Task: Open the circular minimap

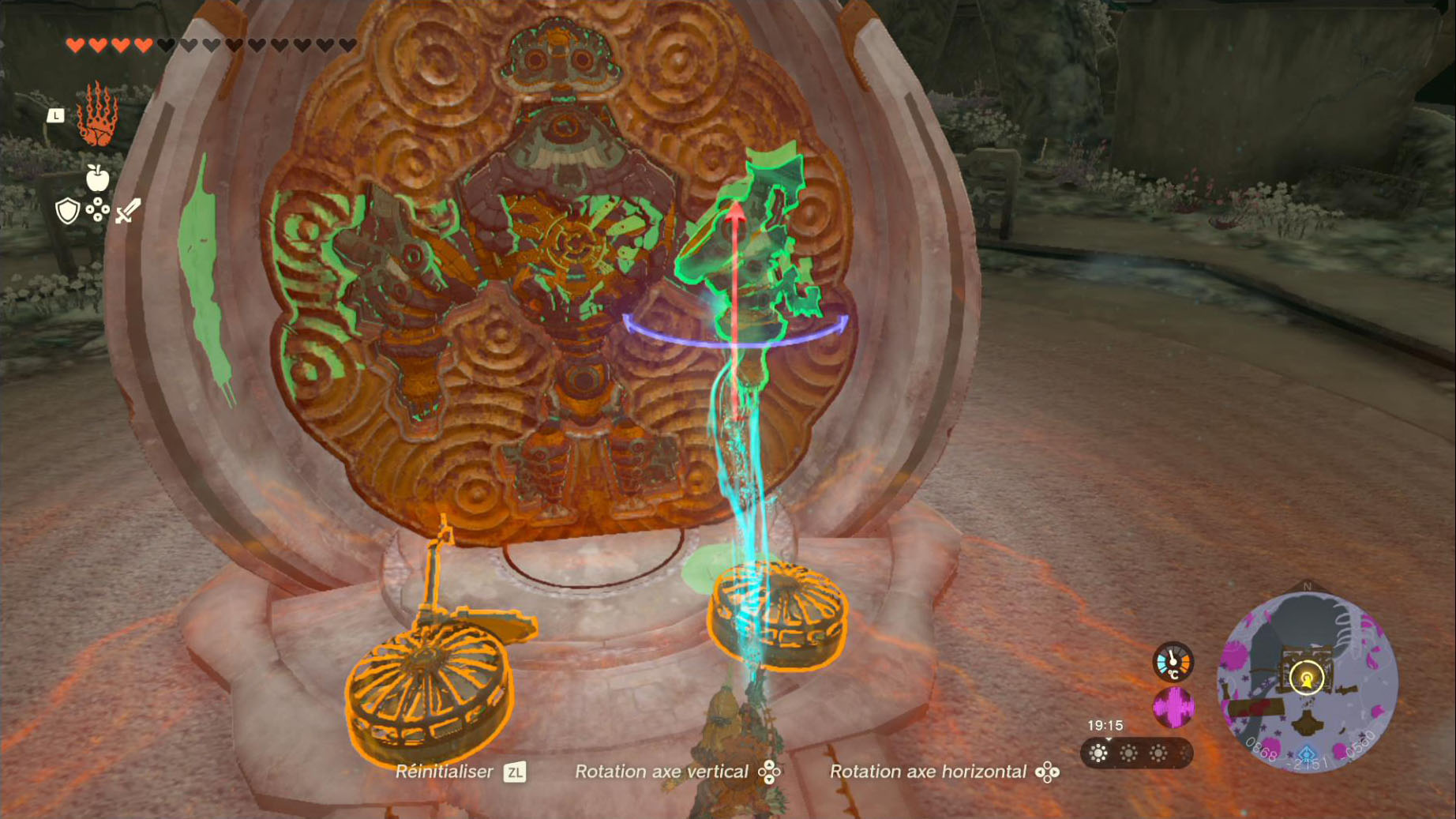Action: coord(1307,681)
